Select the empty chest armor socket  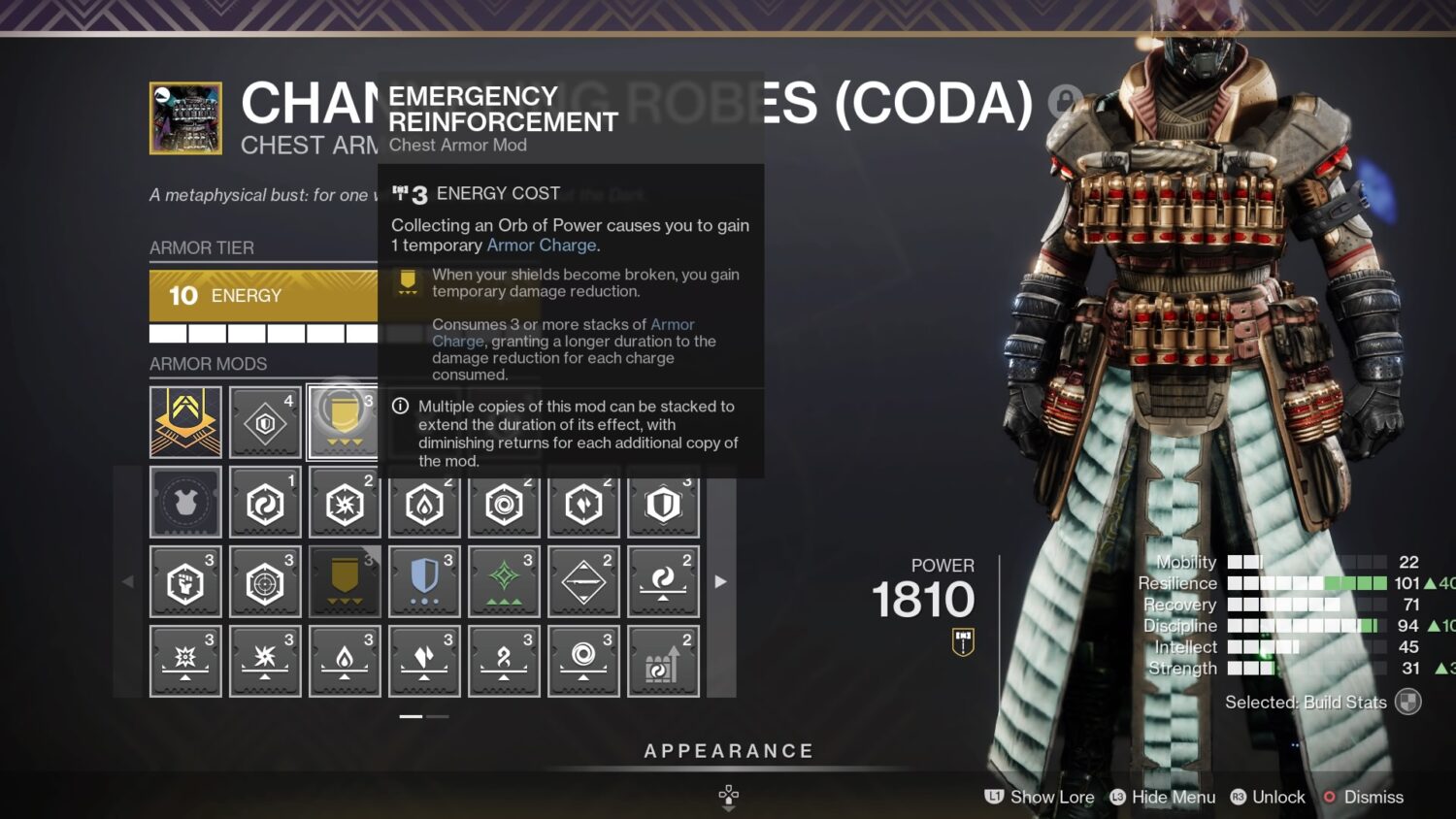tap(185, 503)
